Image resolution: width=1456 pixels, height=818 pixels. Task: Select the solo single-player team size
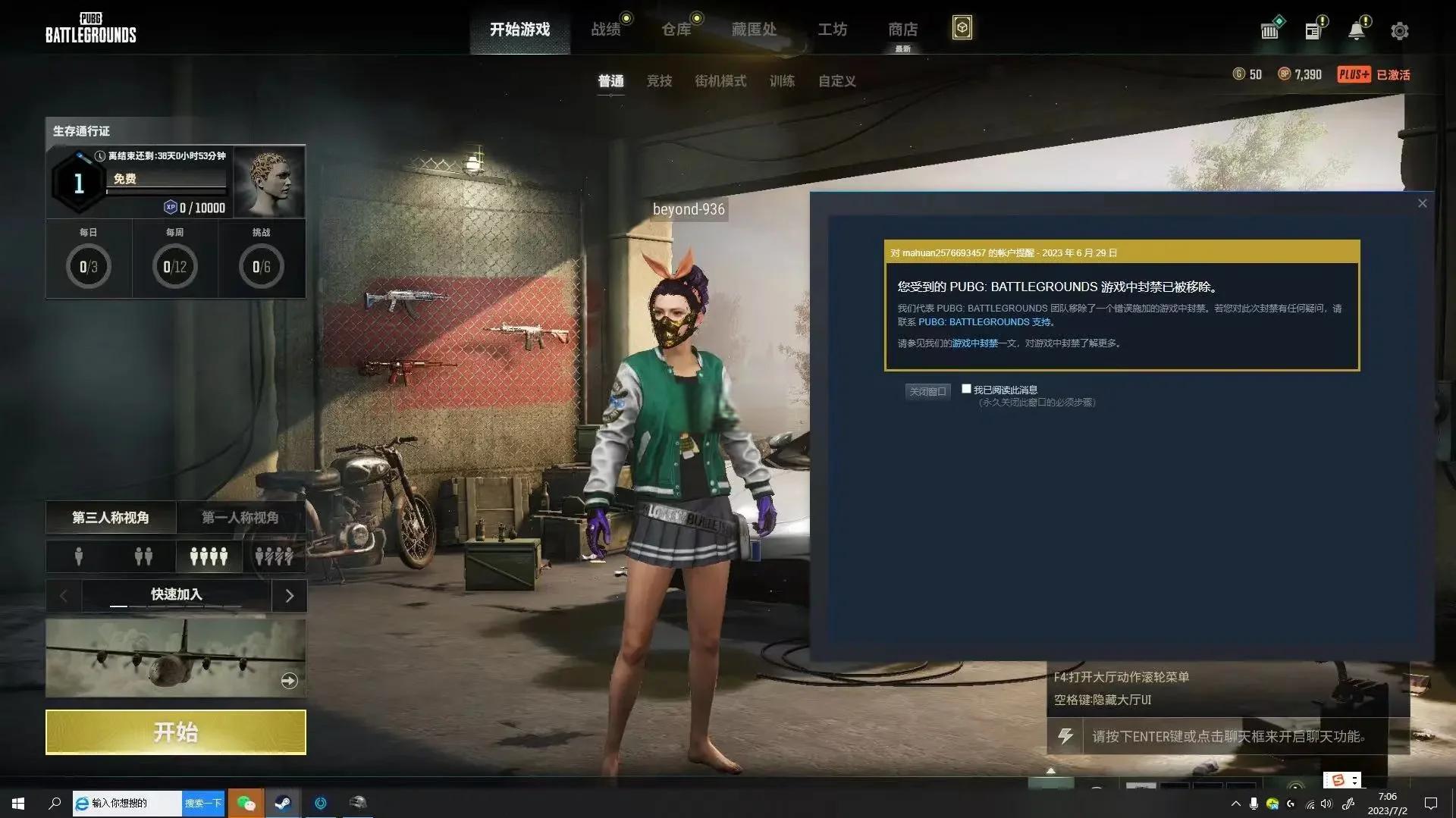[x=79, y=556]
